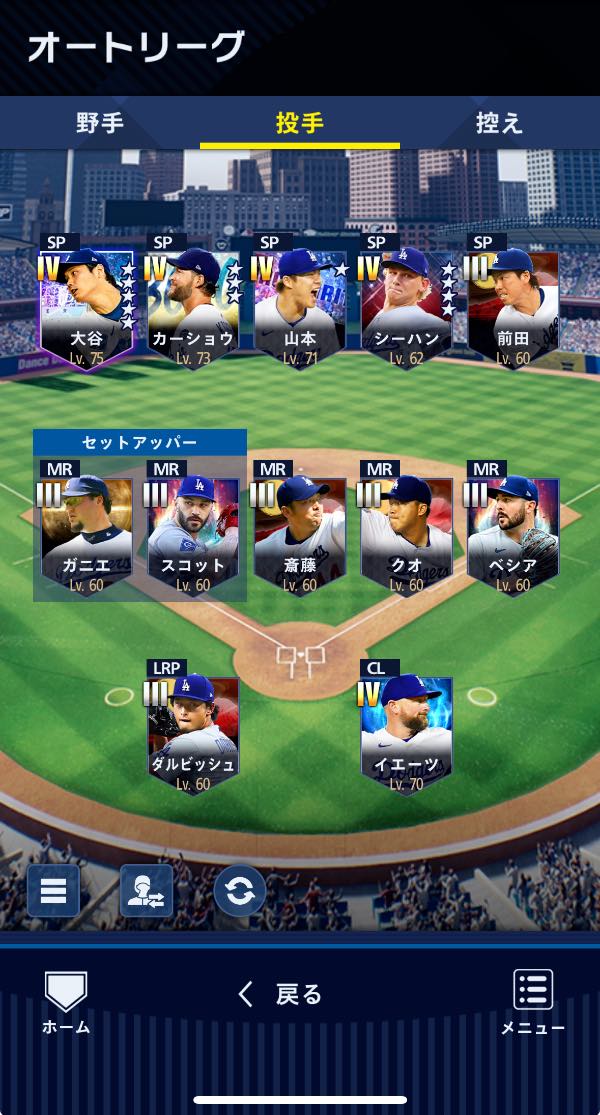Image resolution: width=600 pixels, height=1115 pixels.
Task: Open the 控え tab
Action: click(499, 123)
